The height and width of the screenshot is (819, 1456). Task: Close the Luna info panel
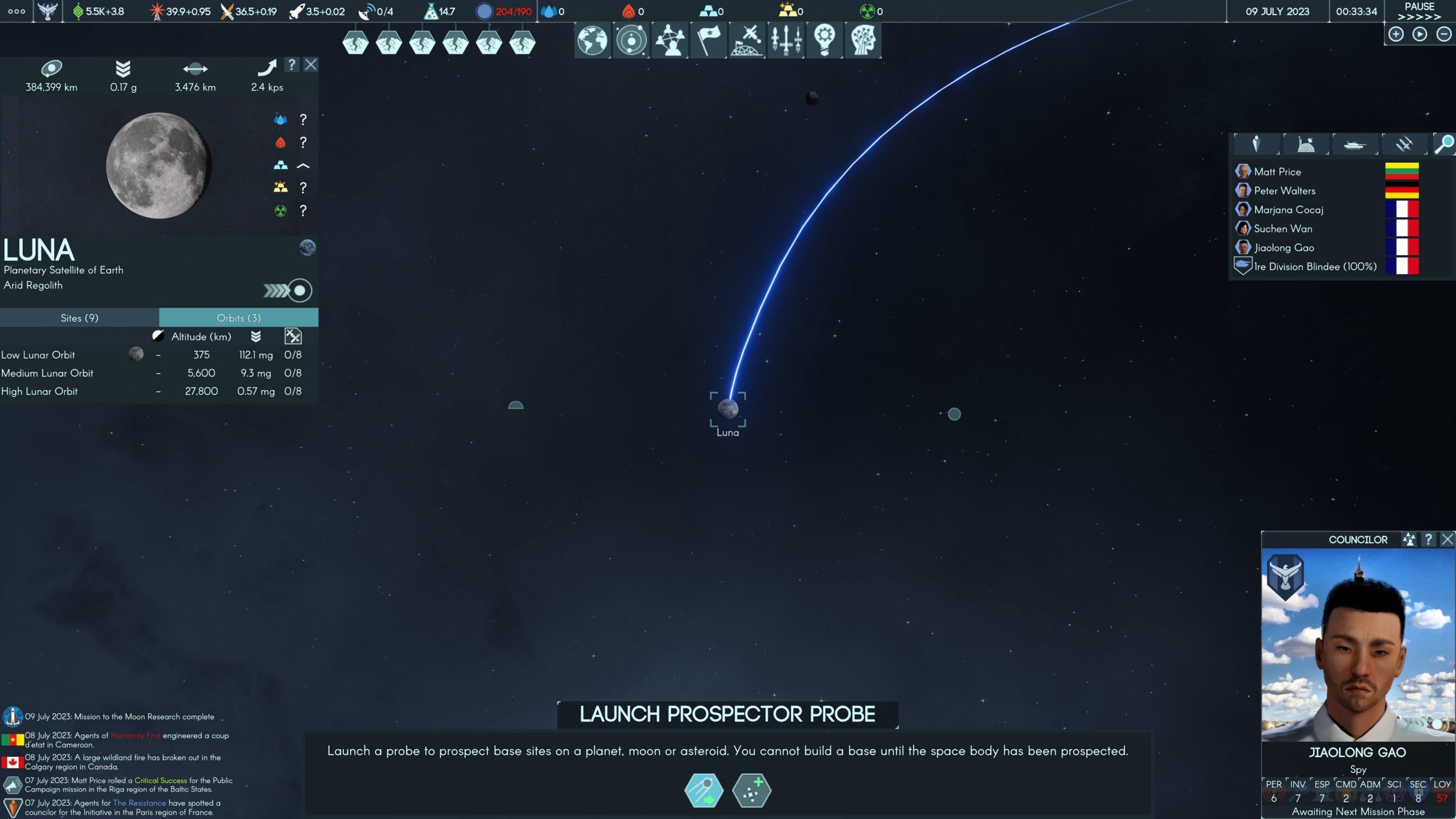311,65
